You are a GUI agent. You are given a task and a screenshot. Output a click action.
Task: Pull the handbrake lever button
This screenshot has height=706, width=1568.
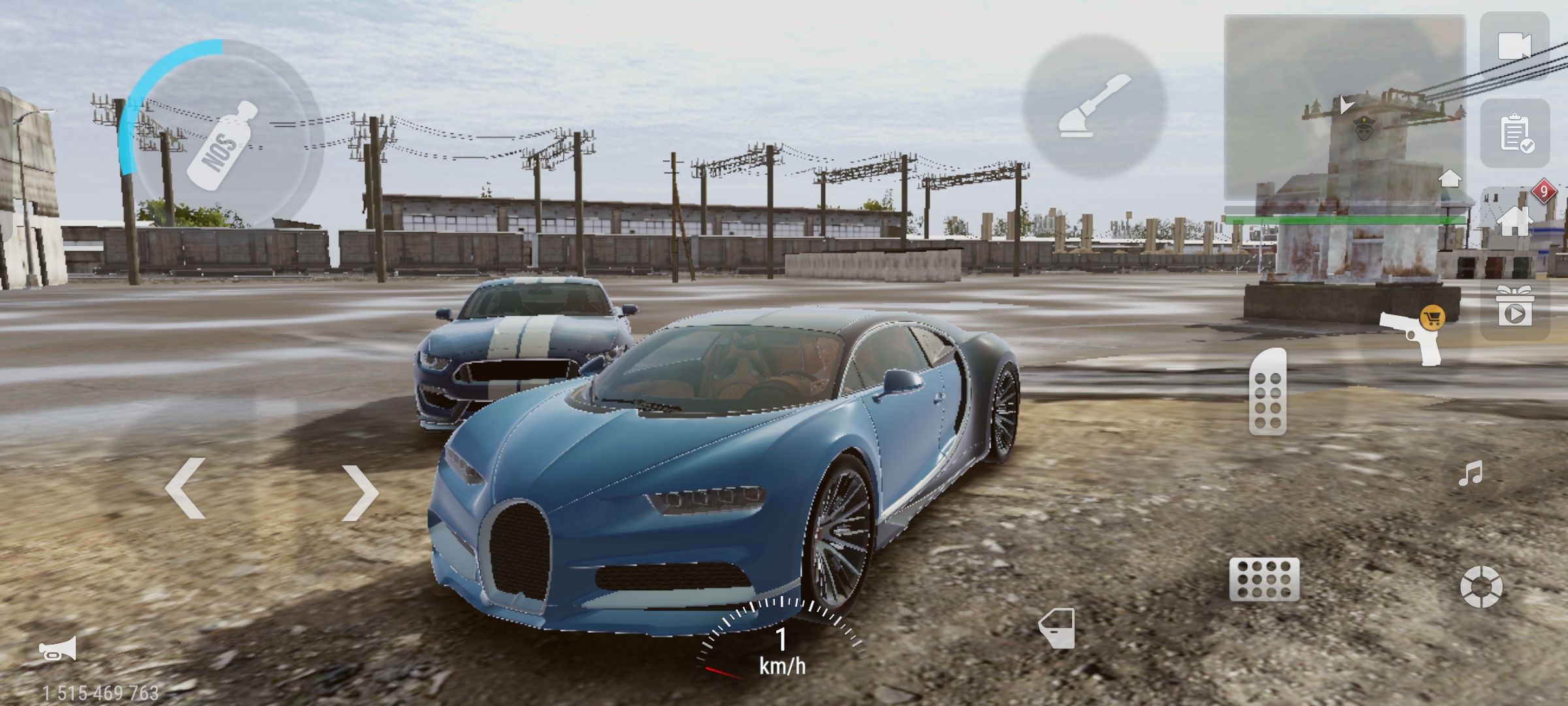point(1094,107)
